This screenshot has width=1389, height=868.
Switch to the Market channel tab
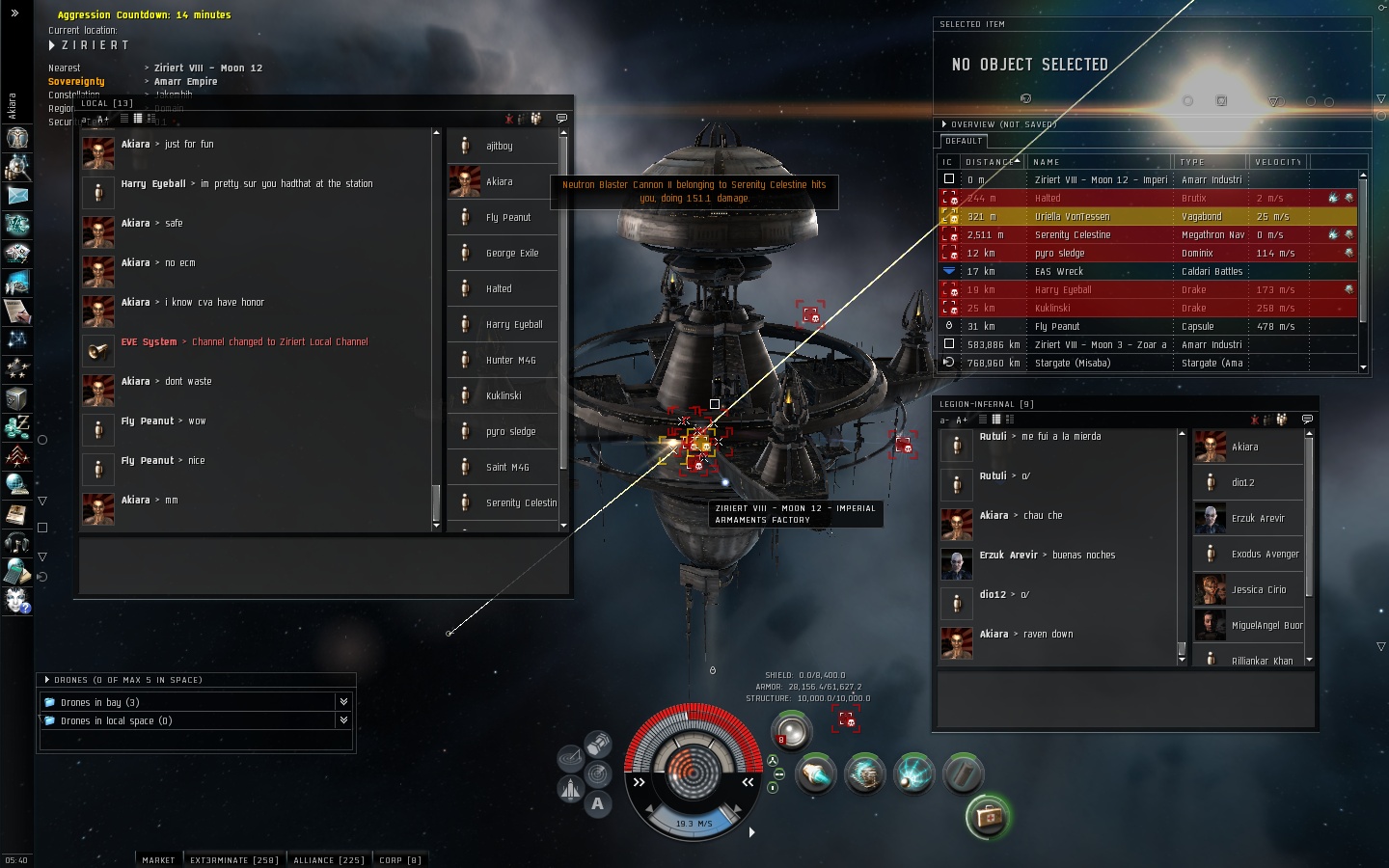[158, 859]
